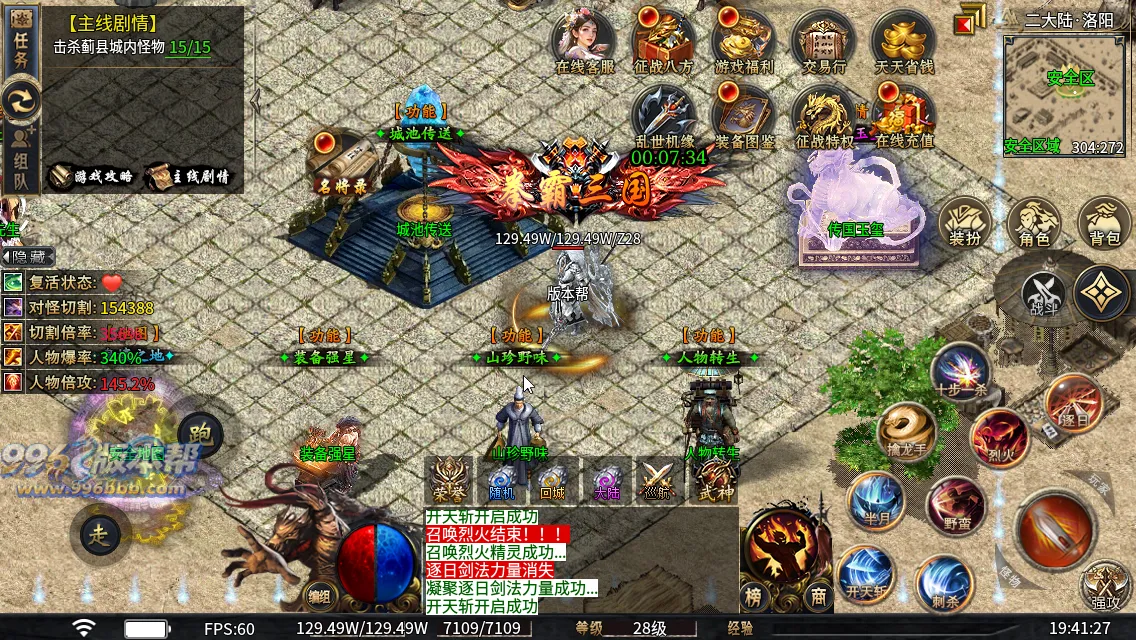
Task: Cast the 烈火 blazing fire skill
Action: coord(998,438)
